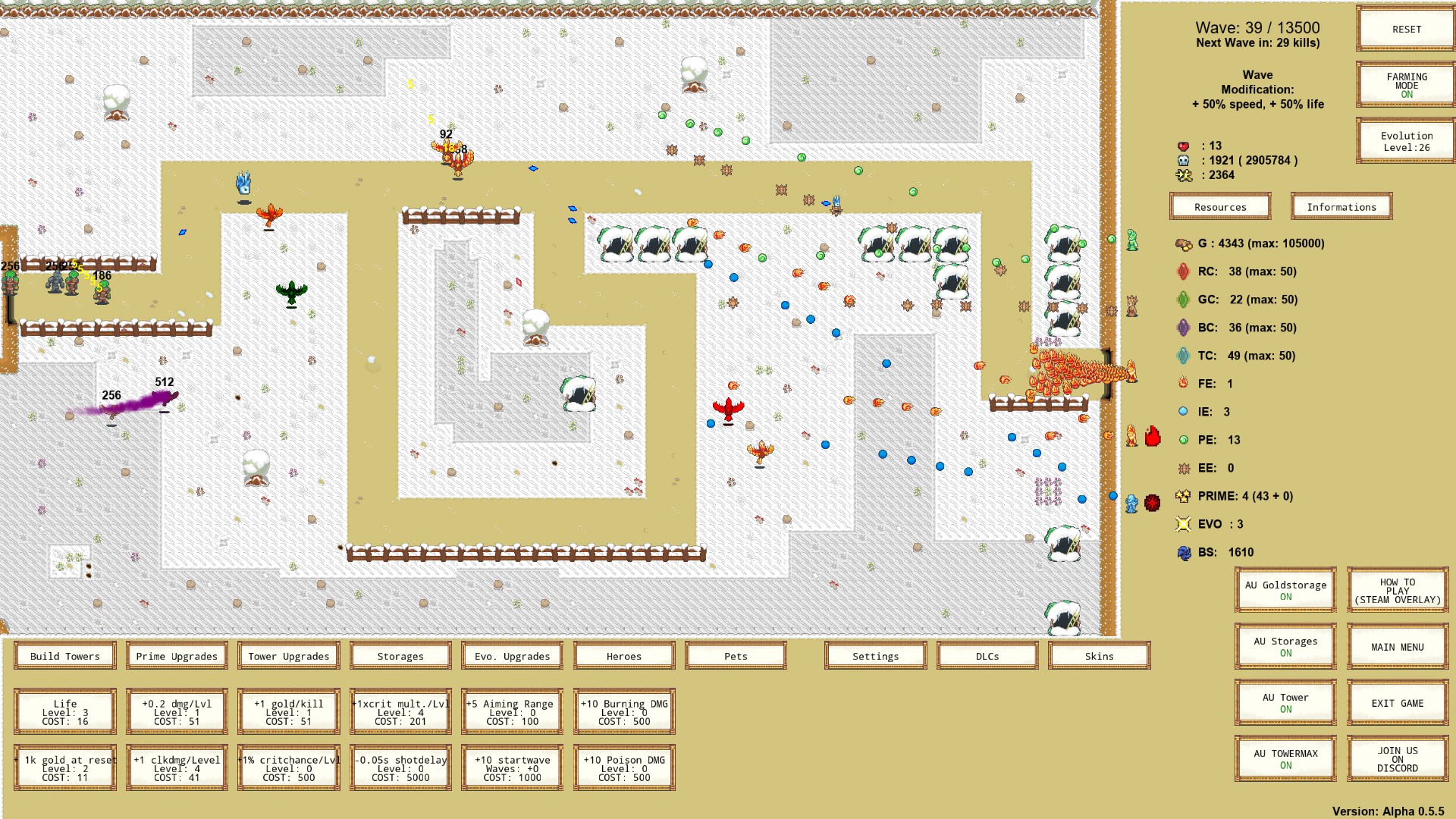This screenshot has height=819, width=1456.
Task: Click the PRIME star emblem icon
Action: (x=1183, y=496)
